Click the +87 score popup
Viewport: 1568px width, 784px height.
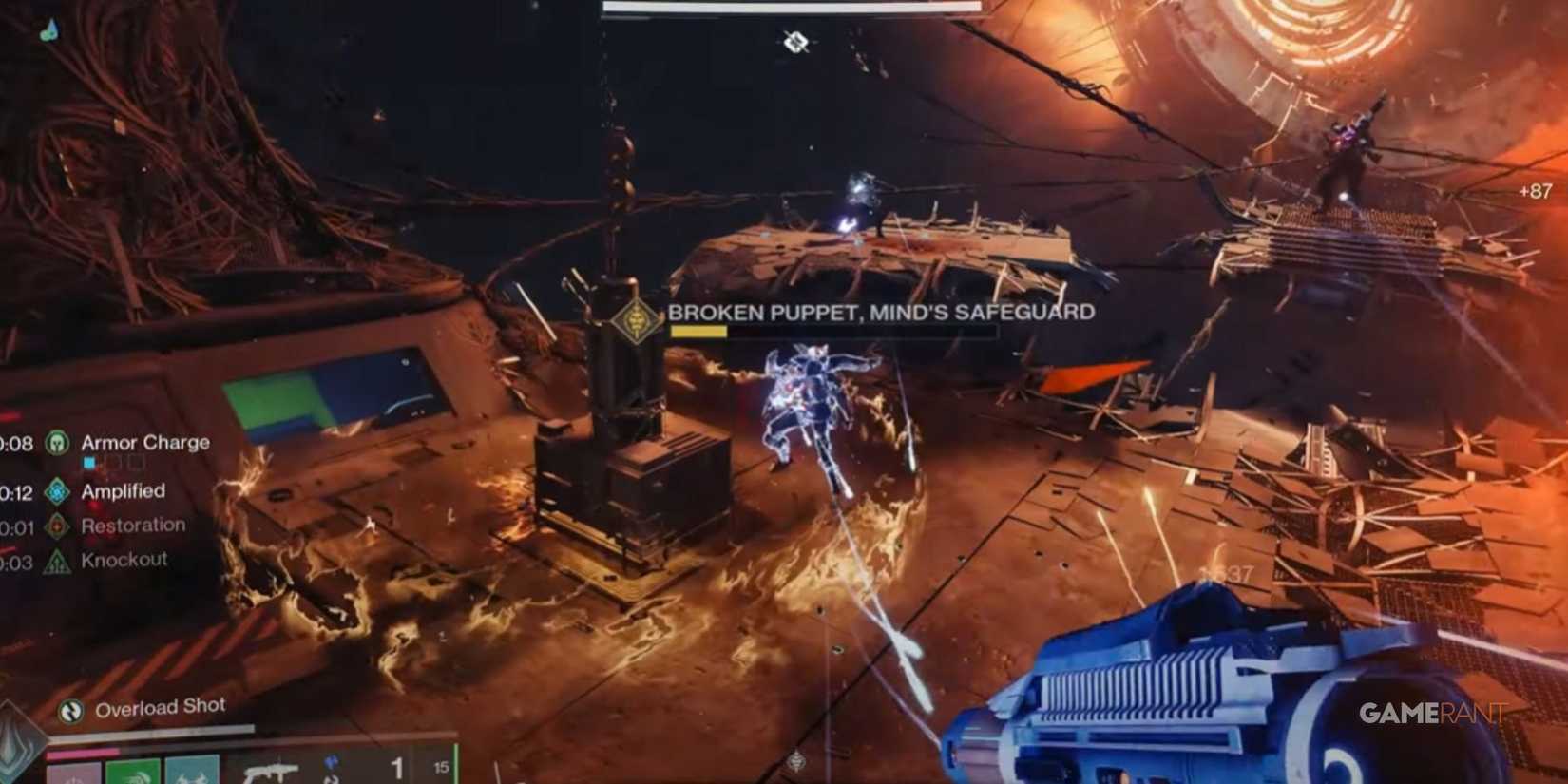pyautogui.click(x=1535, y=189)
